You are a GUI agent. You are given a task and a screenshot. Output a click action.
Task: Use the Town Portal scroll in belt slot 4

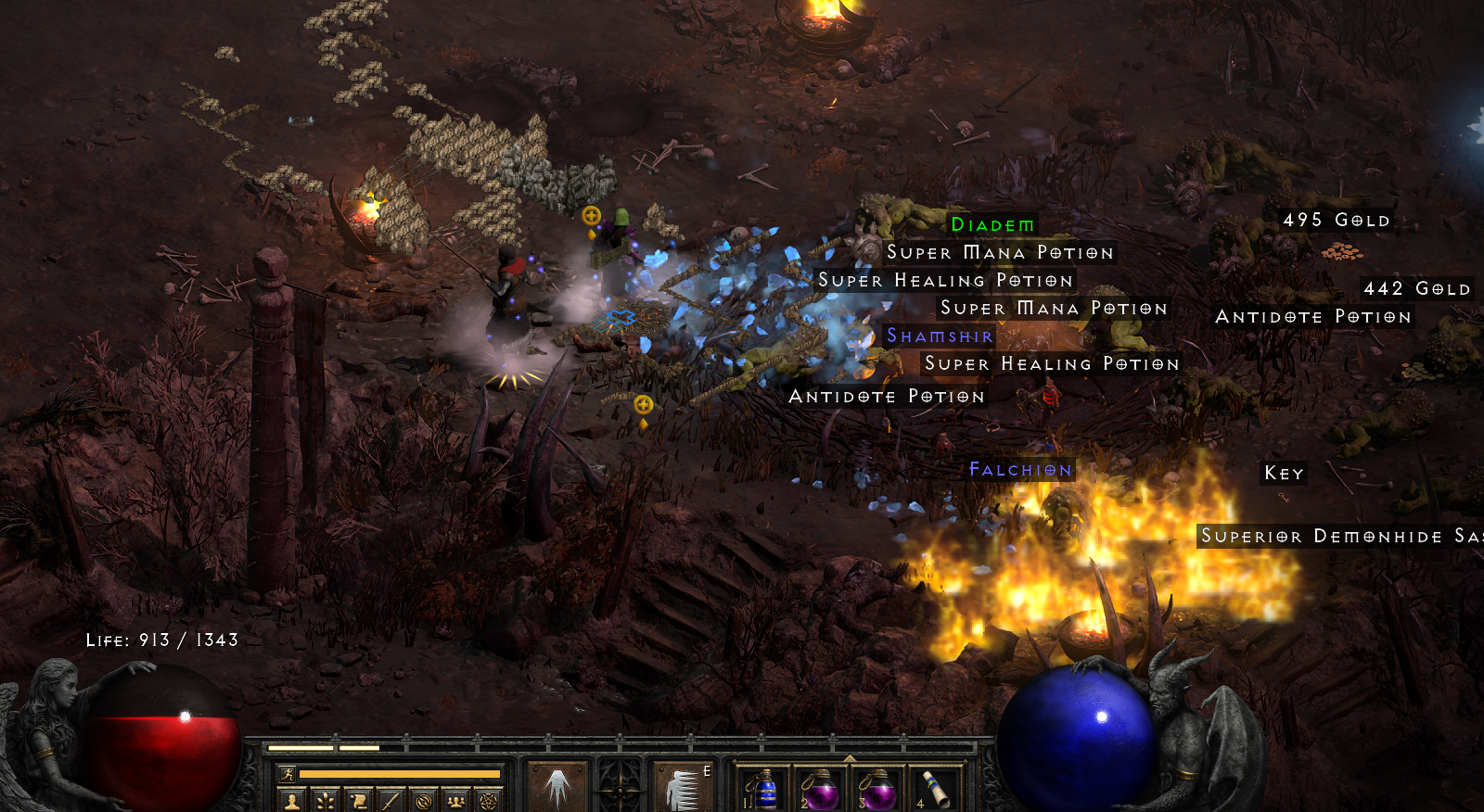click(x=936, y=788)
